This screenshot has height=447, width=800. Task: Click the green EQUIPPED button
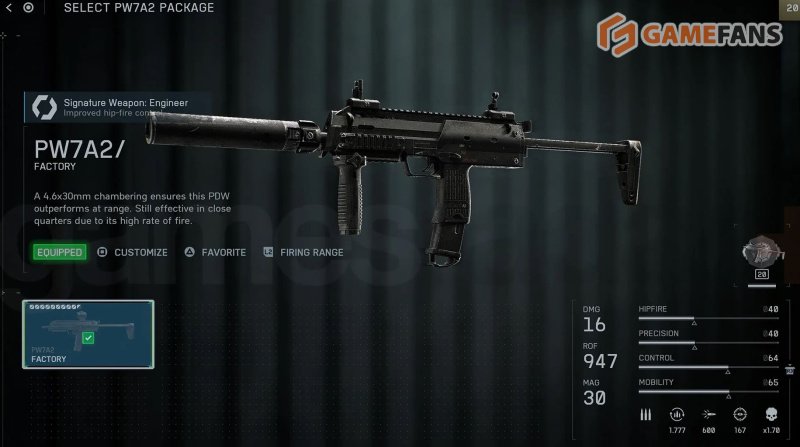click(x=59, y=252)
